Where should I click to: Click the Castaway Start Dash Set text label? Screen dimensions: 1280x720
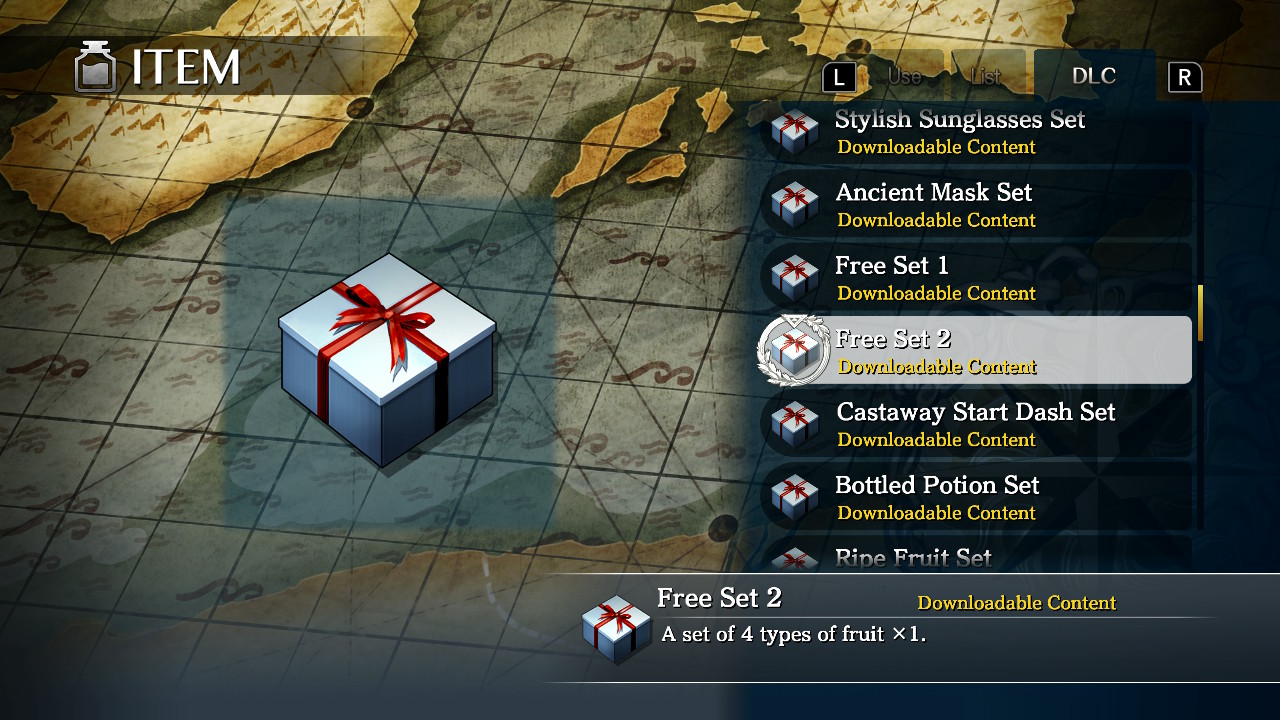point(975,412)
